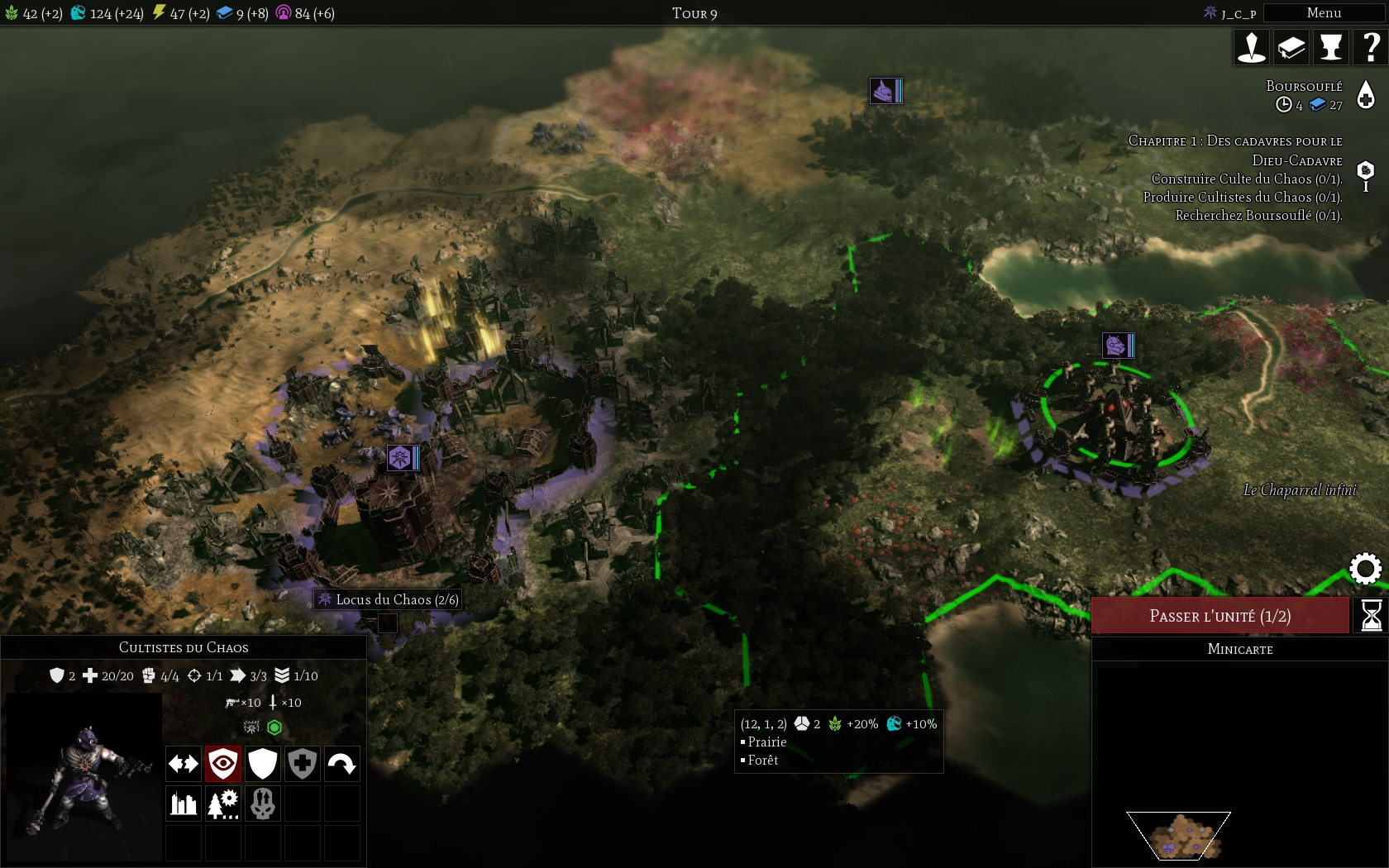Select the Locus du Chaos city label
Image resolution: width=1389 pixels, height=868 pixels.
point(388,599)
